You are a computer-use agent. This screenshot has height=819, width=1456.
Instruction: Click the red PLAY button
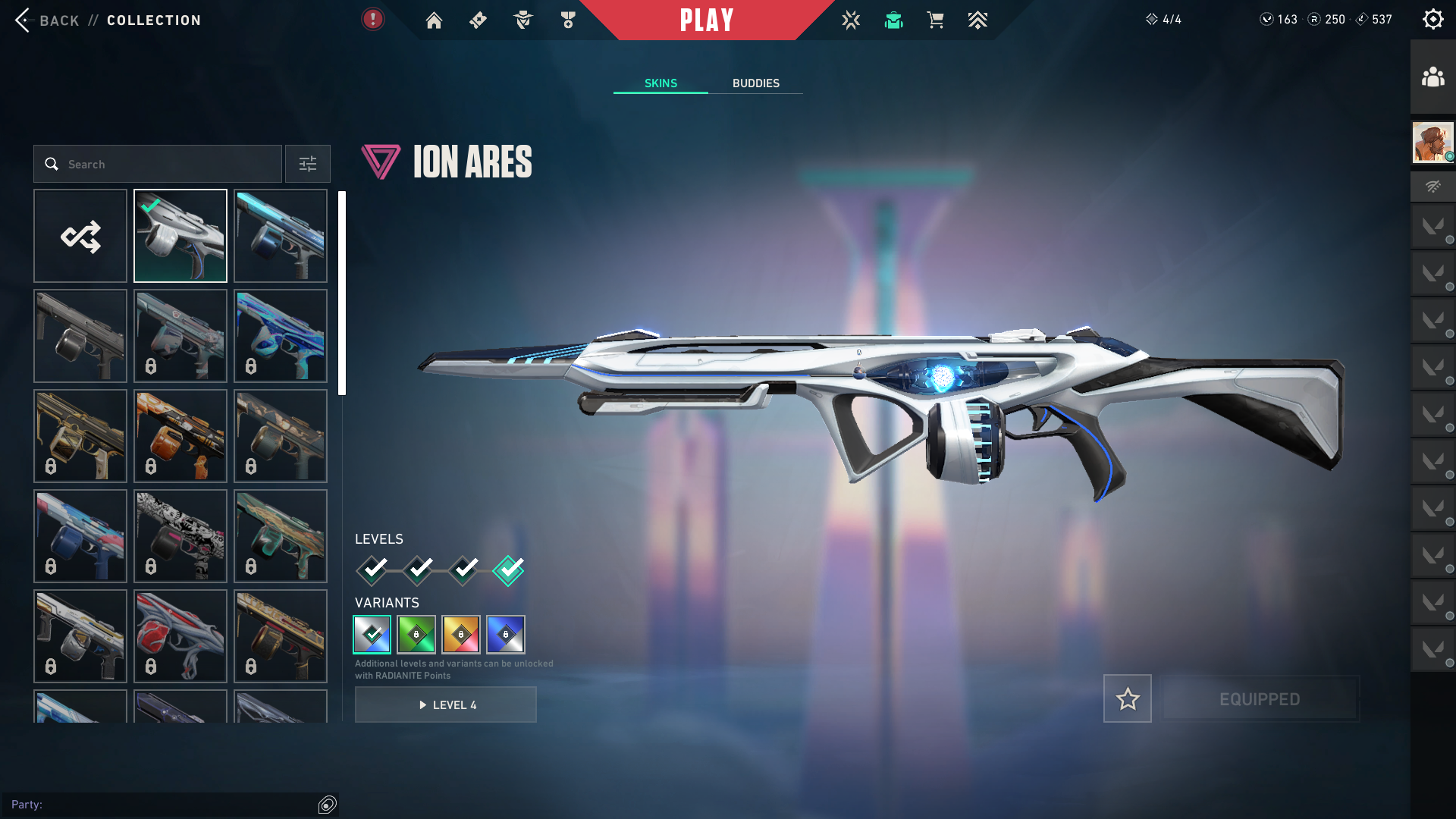pos(707,20)
